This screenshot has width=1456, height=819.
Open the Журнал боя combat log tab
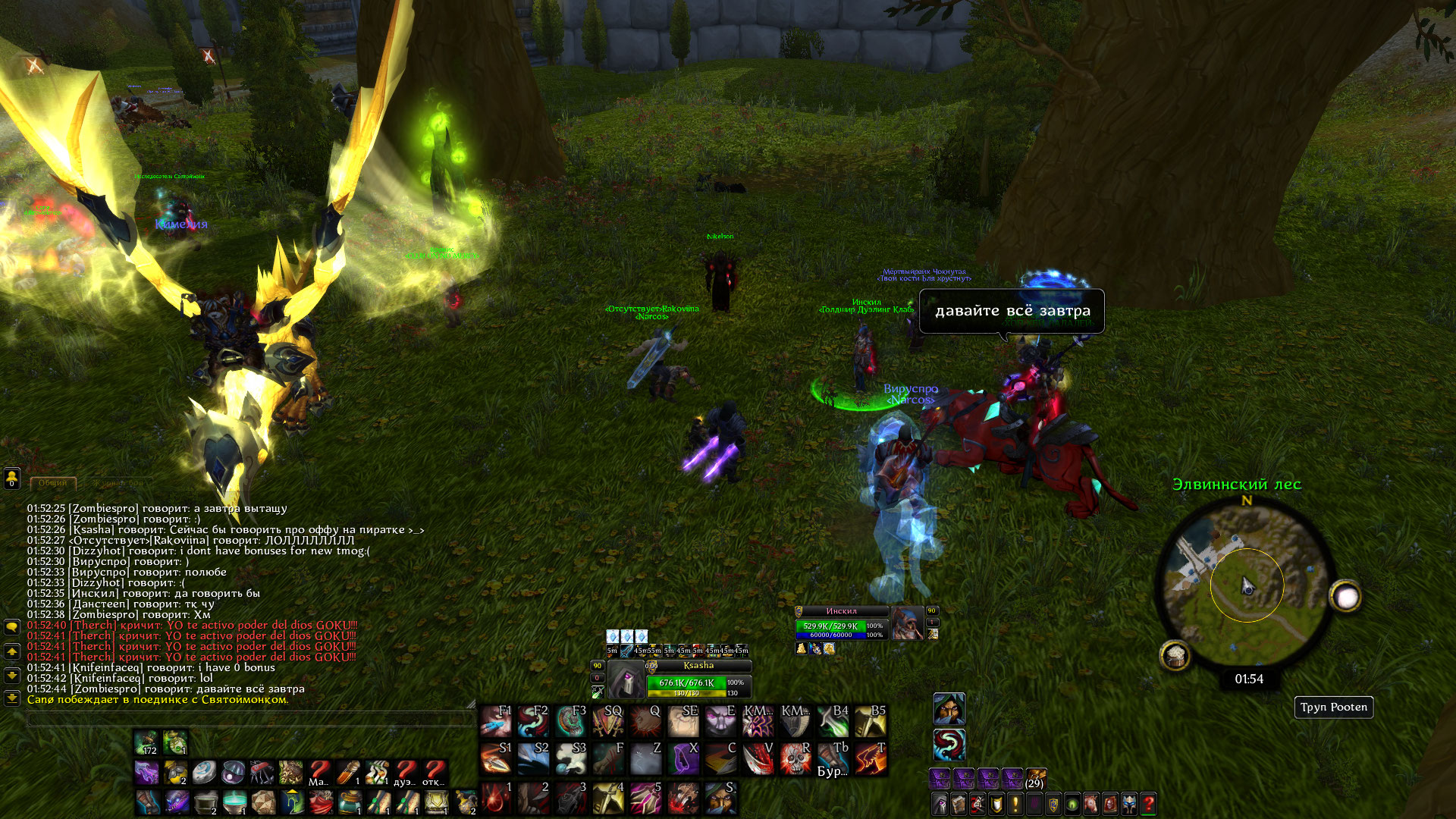click(118, 483)
